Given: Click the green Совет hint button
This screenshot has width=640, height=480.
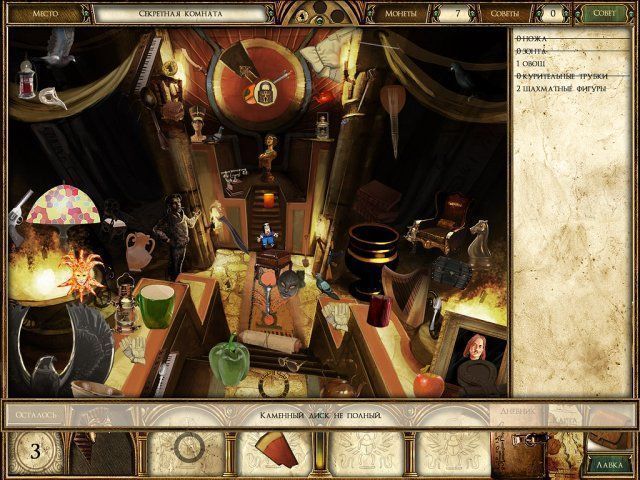Looking at the screenshot, I should [x=604, y=14].
